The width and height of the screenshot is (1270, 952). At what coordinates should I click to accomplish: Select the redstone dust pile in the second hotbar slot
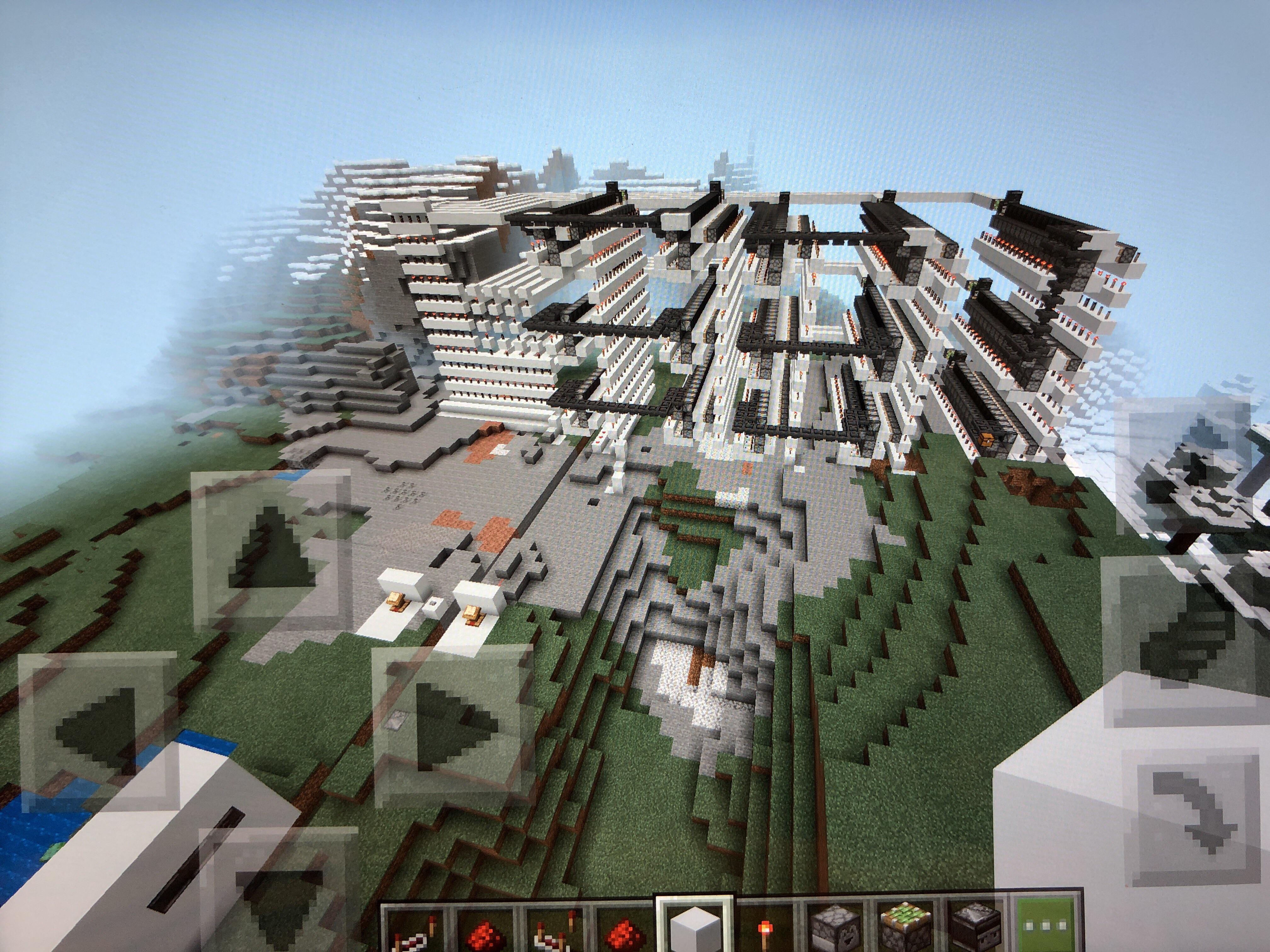[485, 930]
